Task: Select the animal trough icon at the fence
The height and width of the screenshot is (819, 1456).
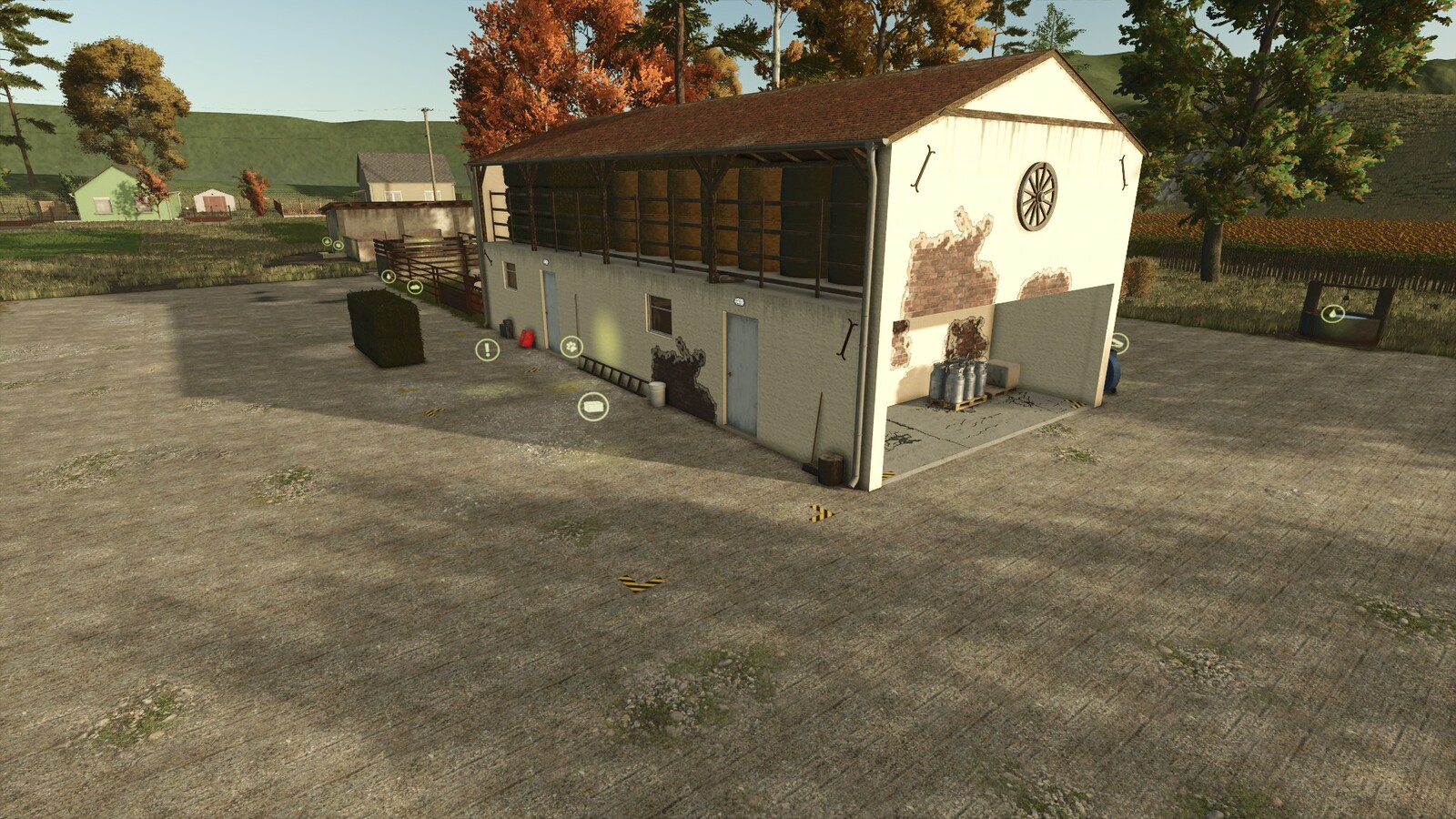Action: tap(415, 287)
